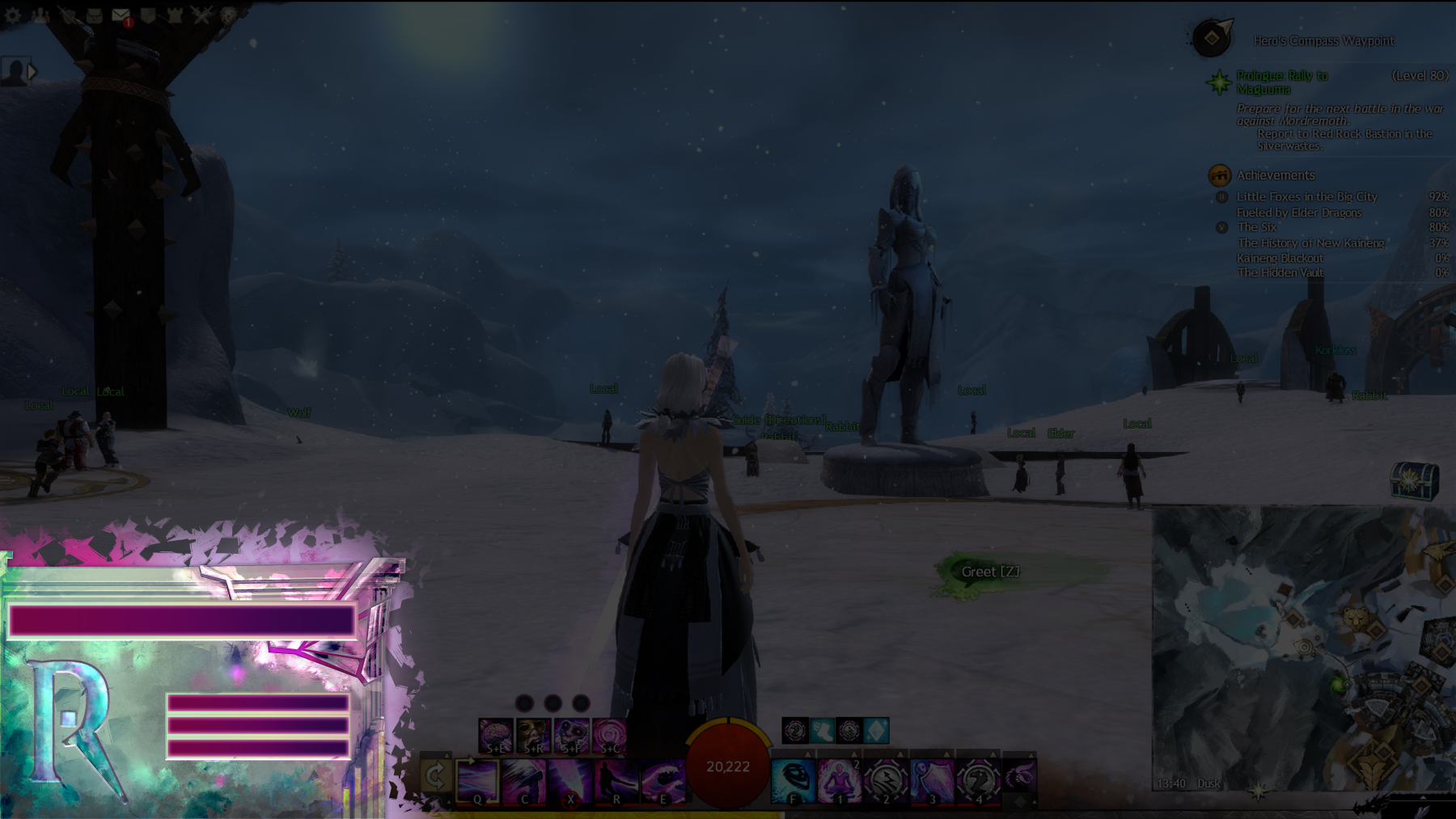Use the golden mask shatter skill
This screenshot has height=819, width=1456.
(x=533, y=736)
